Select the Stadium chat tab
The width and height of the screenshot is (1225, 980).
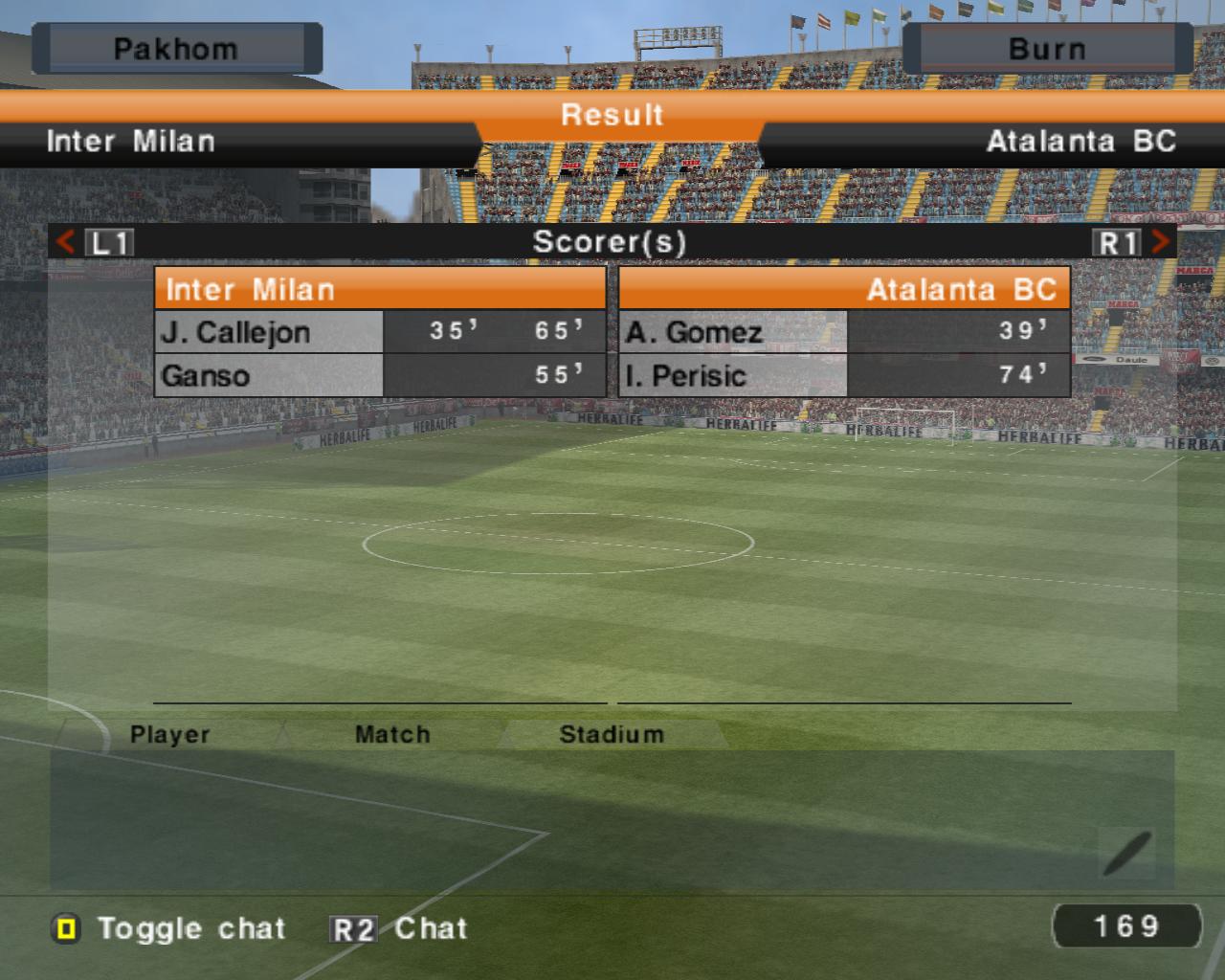(611, 735)
